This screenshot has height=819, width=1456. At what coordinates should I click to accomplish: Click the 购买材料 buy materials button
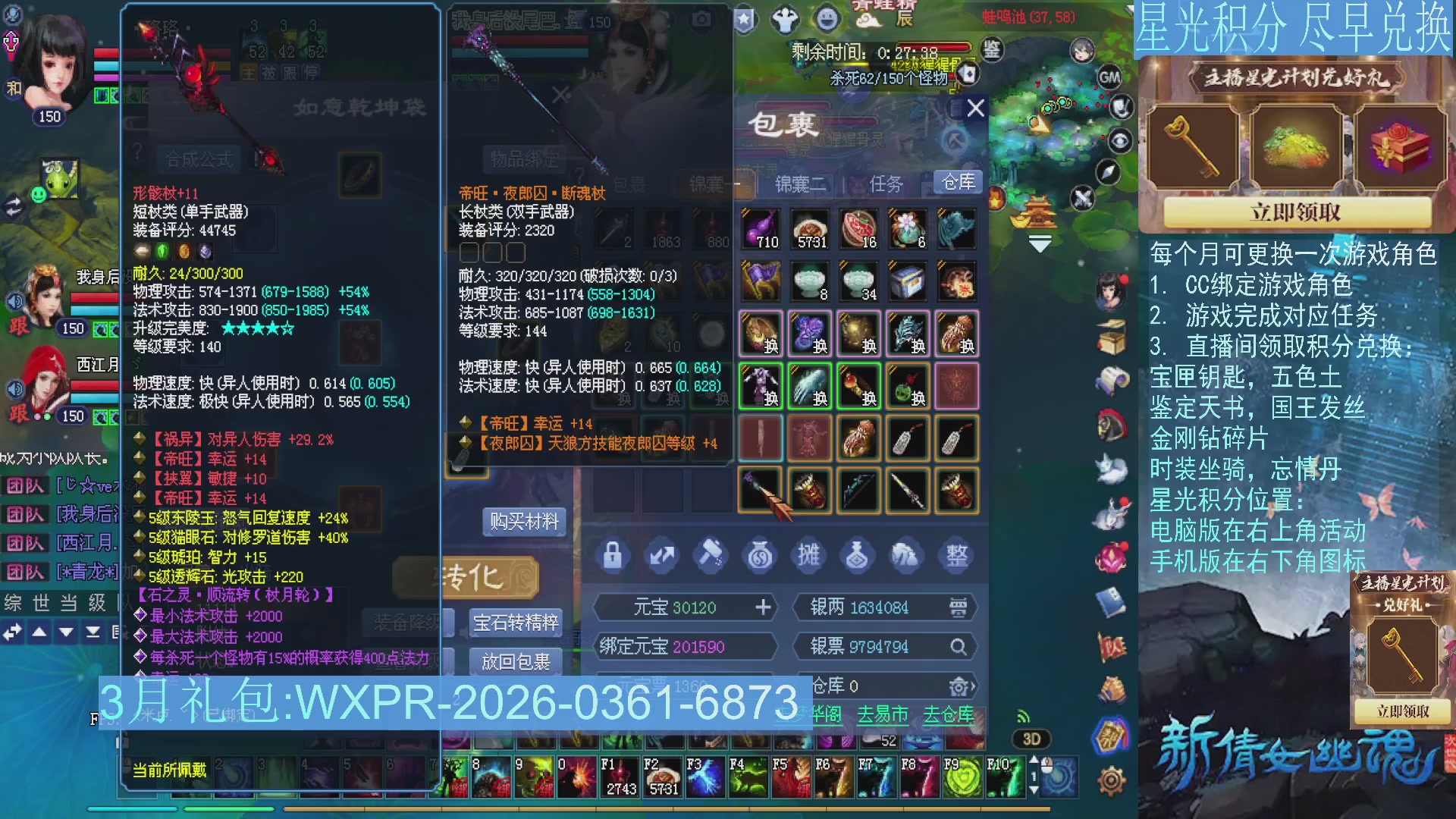tap(524, 522)
